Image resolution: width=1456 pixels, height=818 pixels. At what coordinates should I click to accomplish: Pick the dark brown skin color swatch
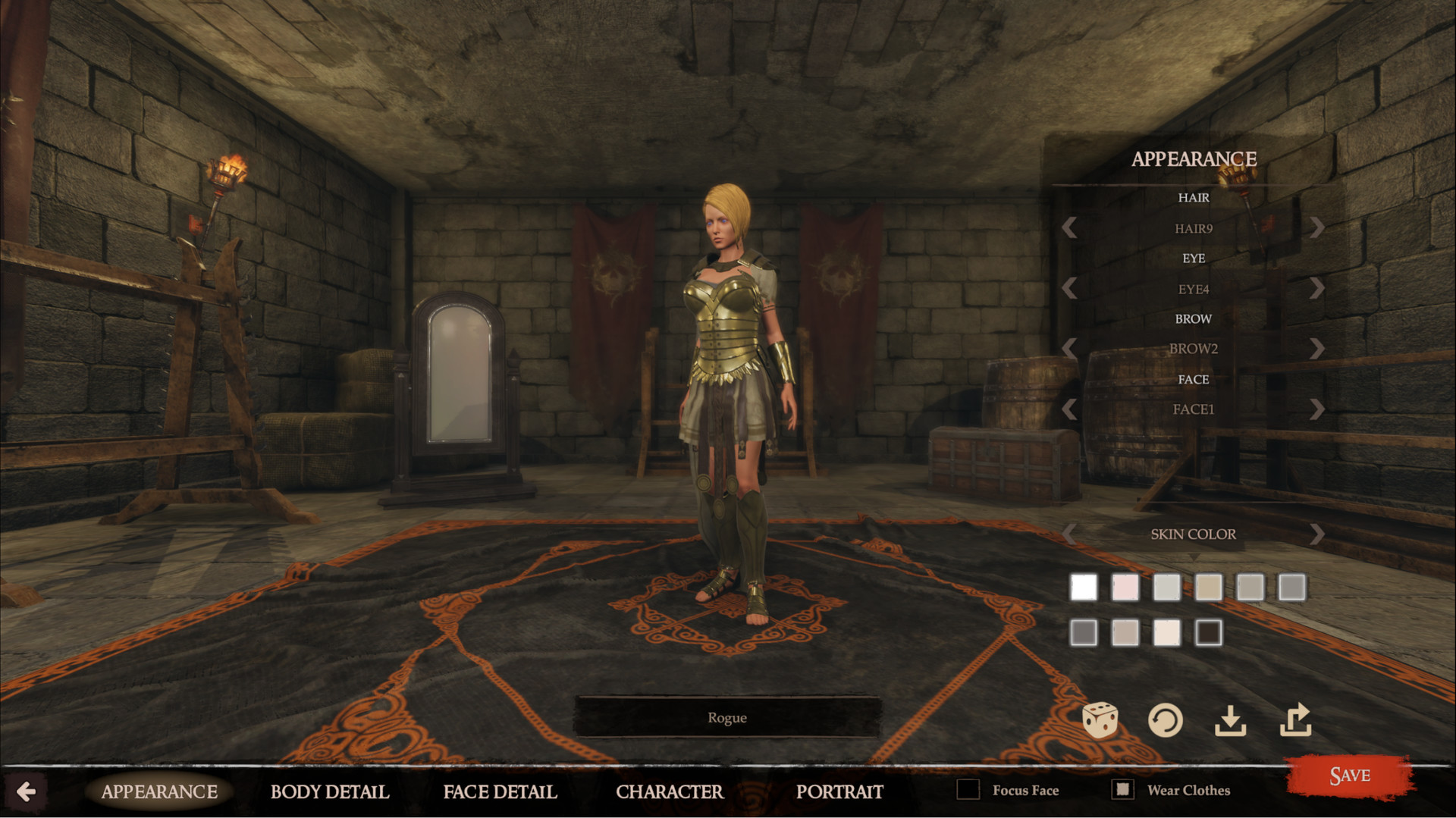1210,633
